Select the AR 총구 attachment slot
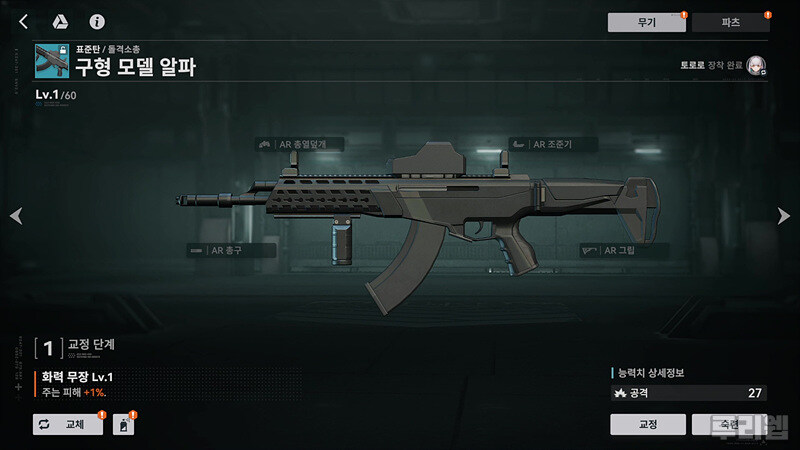Viewport: 800px width, 450px height. (x=231, y=249)
